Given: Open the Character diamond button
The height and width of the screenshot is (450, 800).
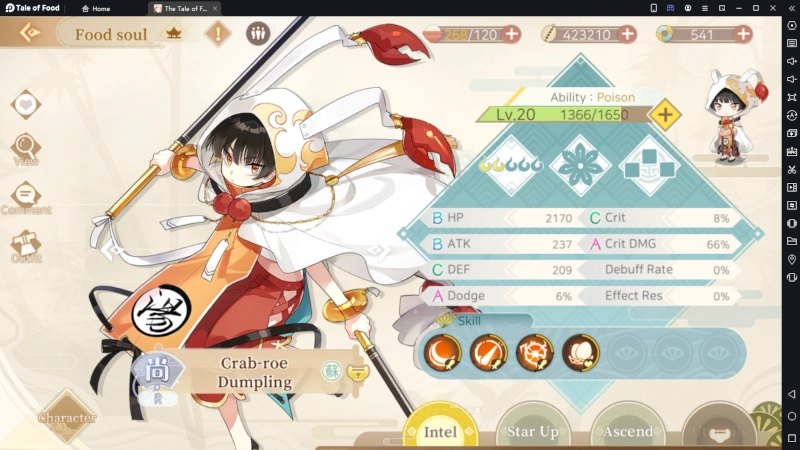Looking at the screenshot, I should [68, 417].
